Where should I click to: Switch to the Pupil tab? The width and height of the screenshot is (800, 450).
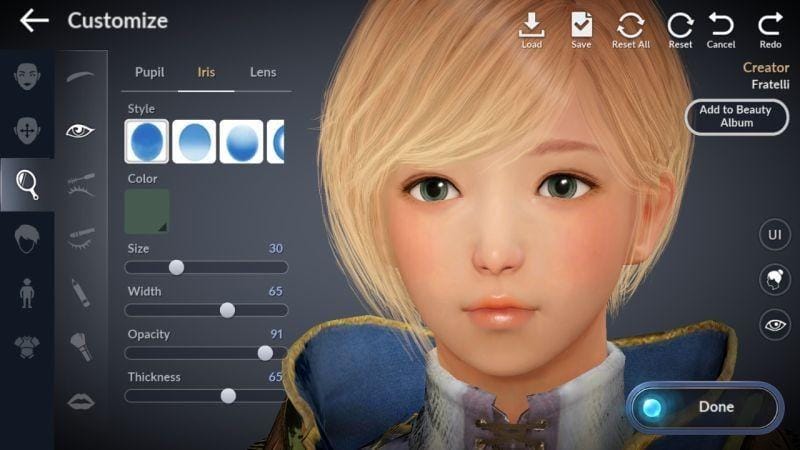pyautogui.click(x=150, y=72)
